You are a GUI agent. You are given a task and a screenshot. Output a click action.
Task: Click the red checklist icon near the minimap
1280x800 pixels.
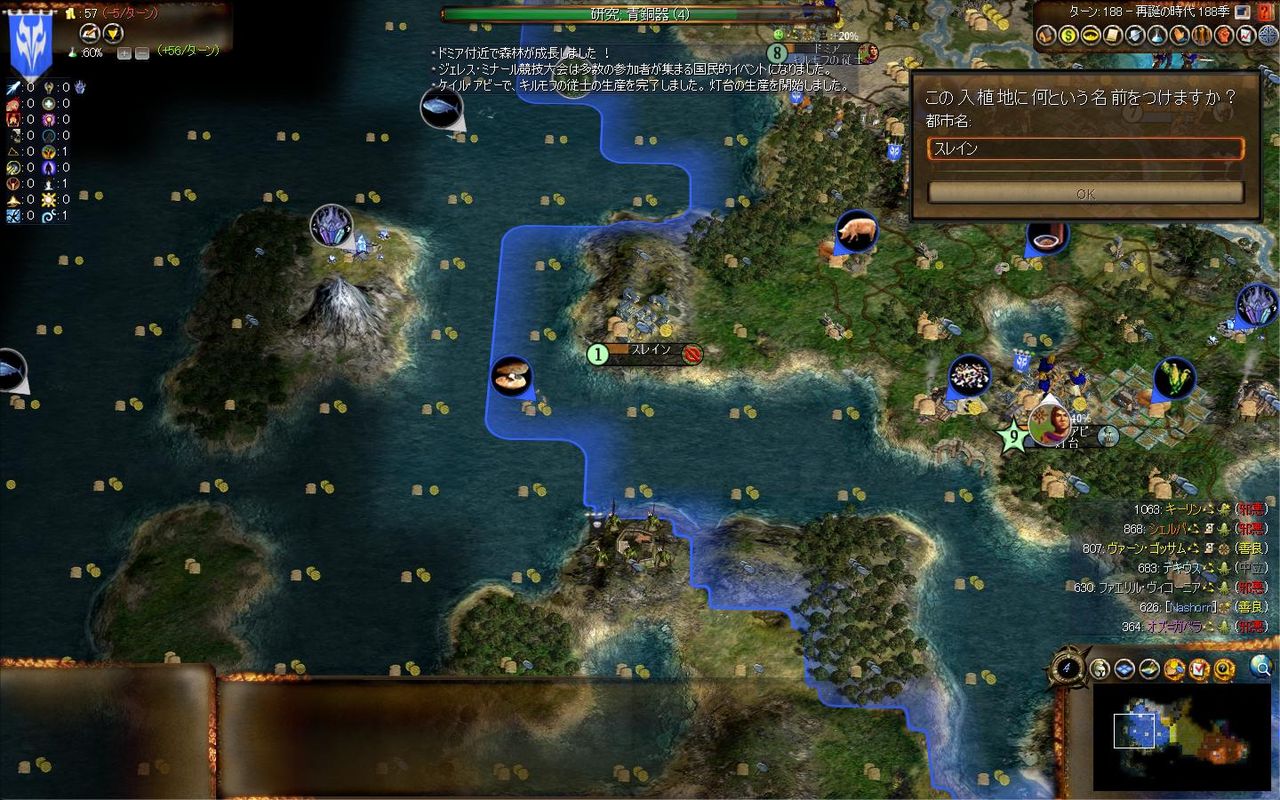click(x=1200, y=668)
